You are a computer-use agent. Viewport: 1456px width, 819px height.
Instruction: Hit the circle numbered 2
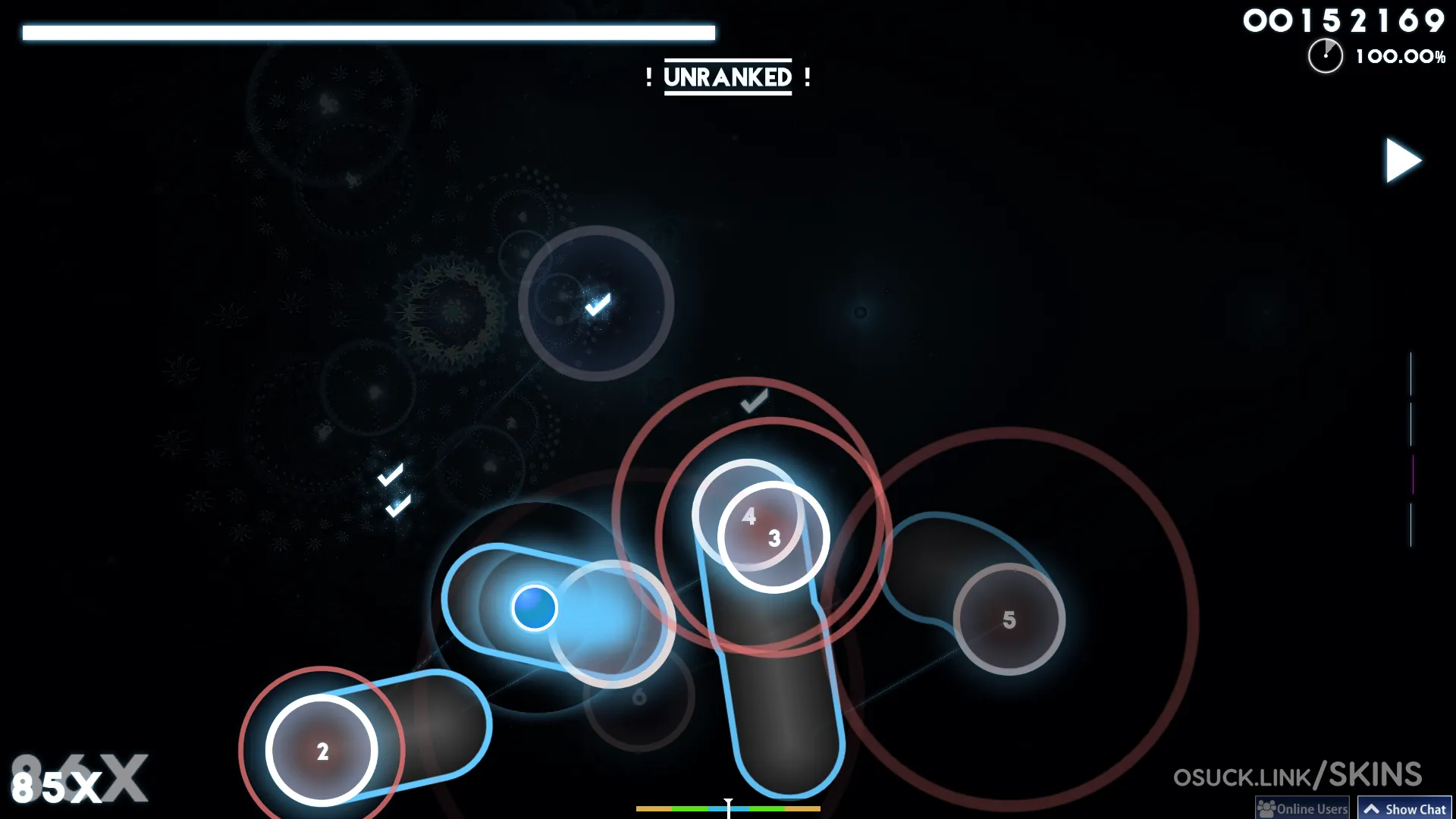[322, 751]
